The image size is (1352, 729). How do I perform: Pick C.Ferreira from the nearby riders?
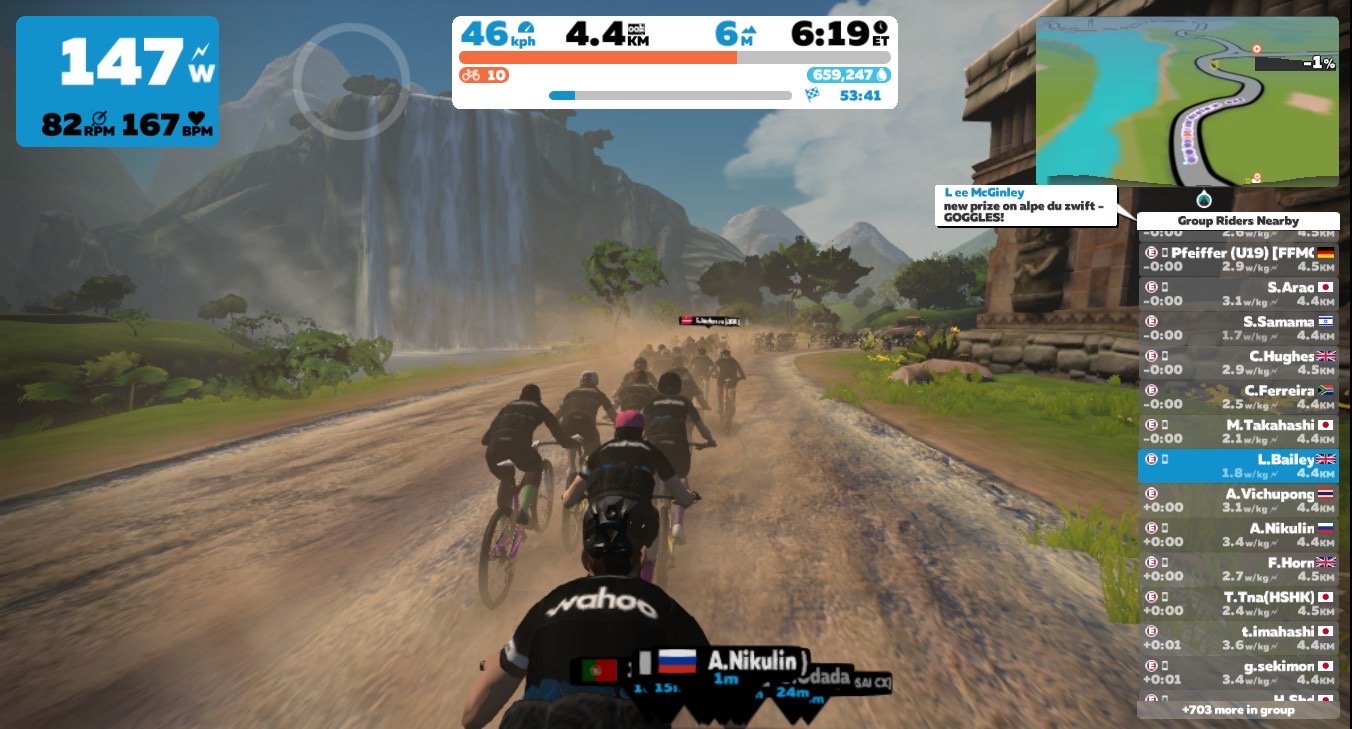tap(1238, 397)
